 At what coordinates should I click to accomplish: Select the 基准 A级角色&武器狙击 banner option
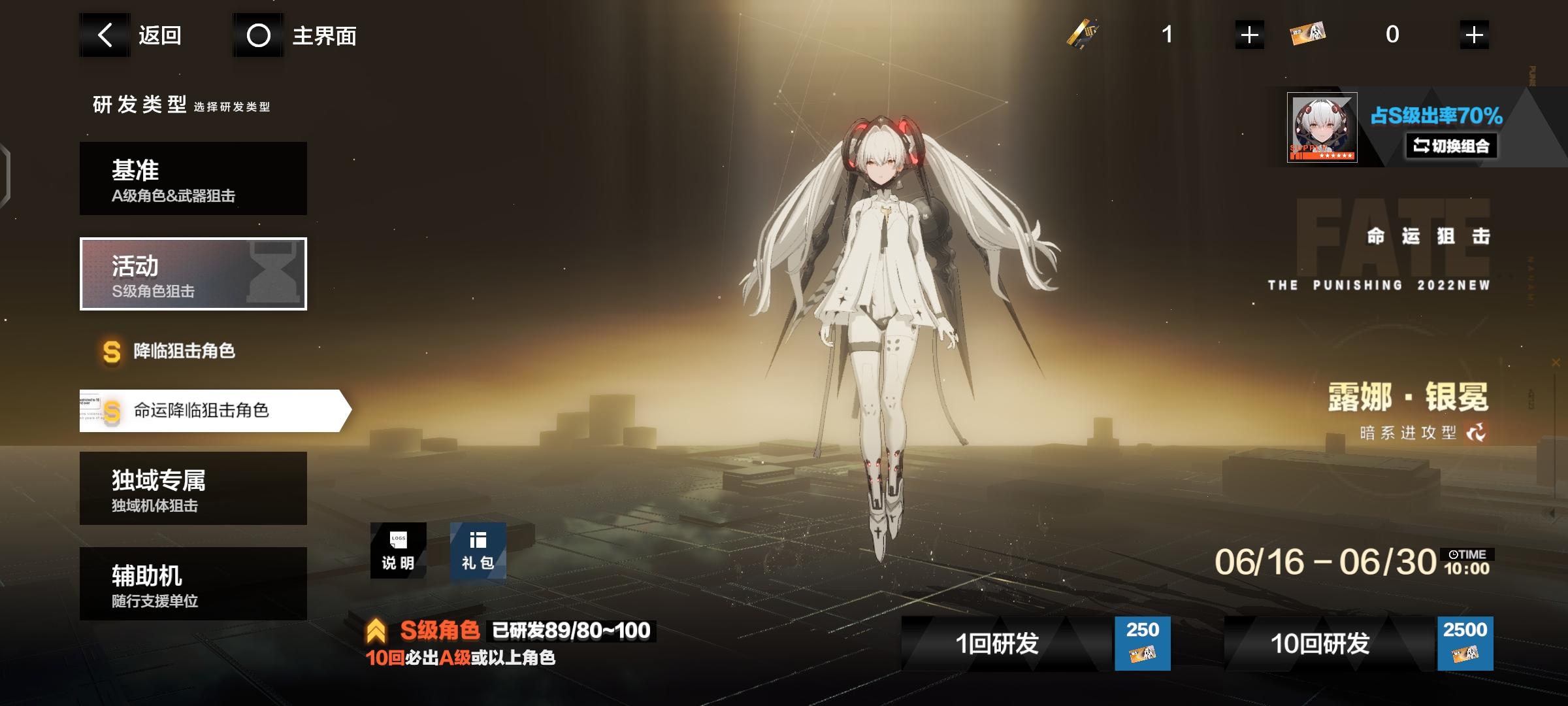pos(193,178)
